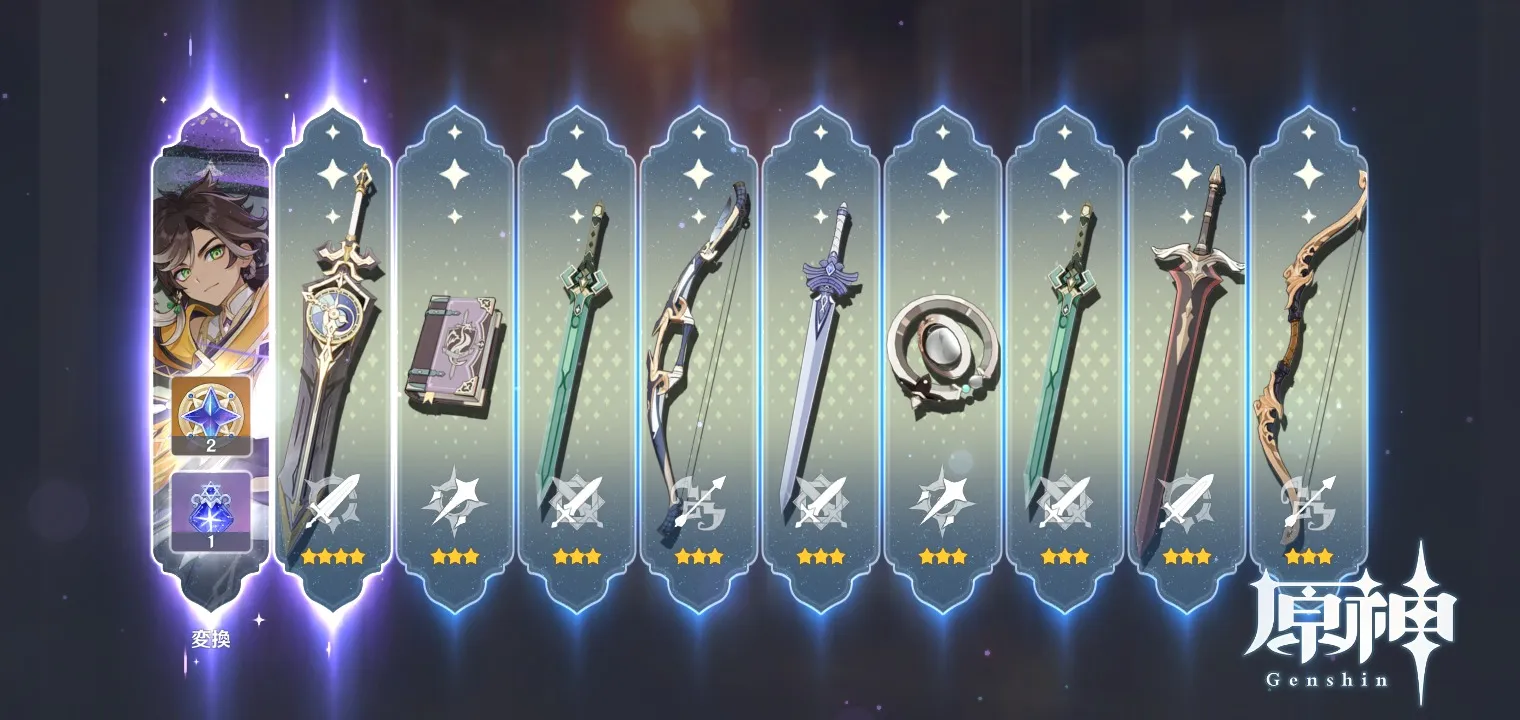
Task: Choose the purple book catalyst card
Action: click(x=454, y=350)
